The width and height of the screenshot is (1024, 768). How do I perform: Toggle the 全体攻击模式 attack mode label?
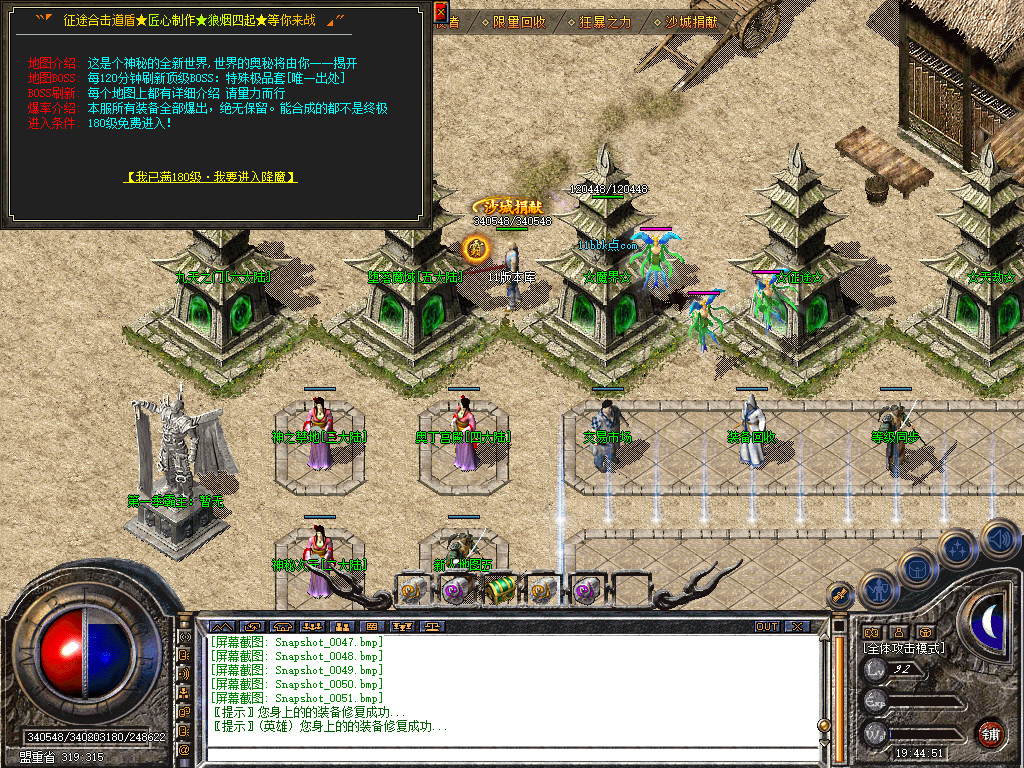coord(903,648)
